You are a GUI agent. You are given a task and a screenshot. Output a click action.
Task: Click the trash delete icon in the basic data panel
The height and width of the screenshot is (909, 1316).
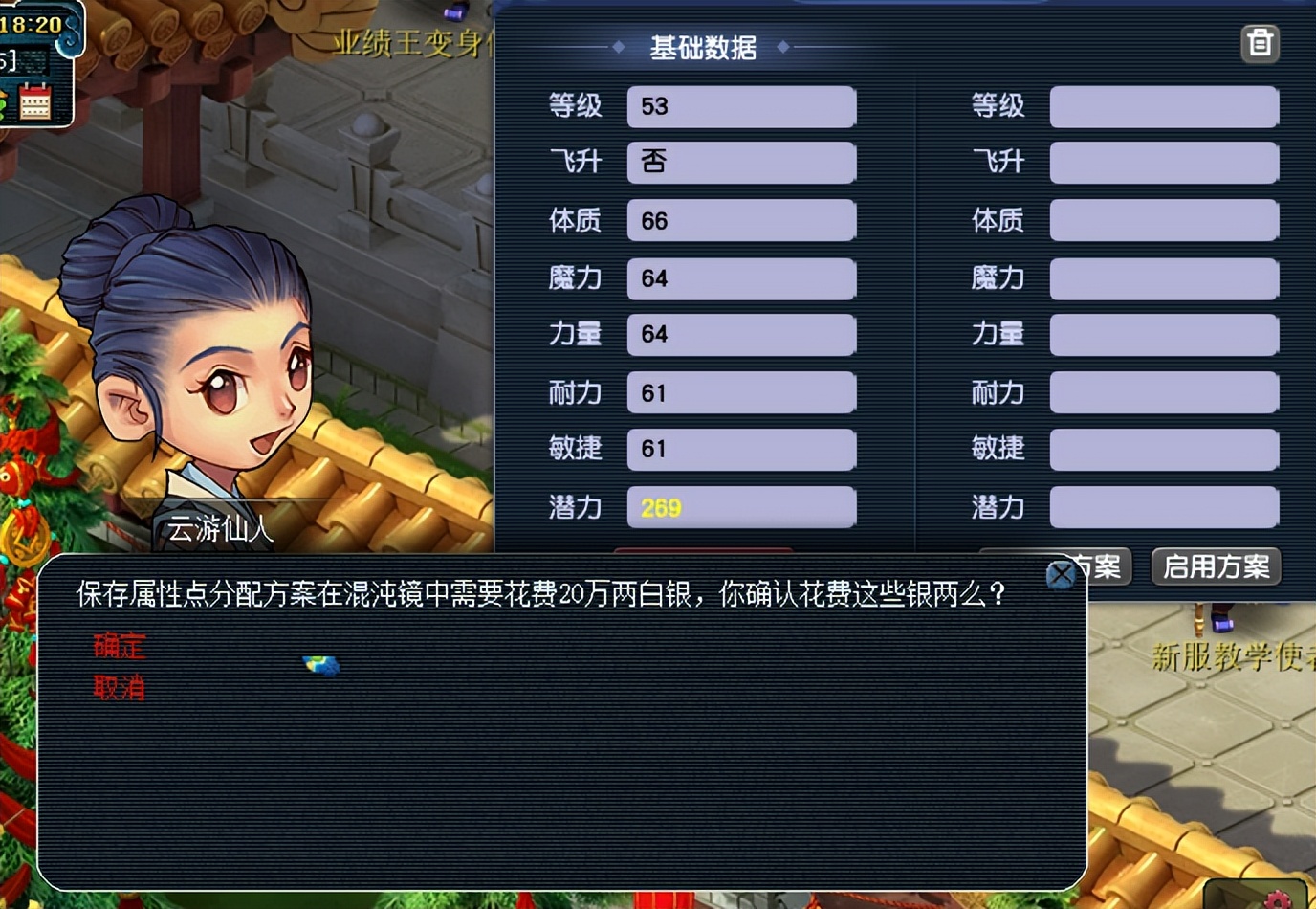pyautogui.click(x=1261, y=43)
